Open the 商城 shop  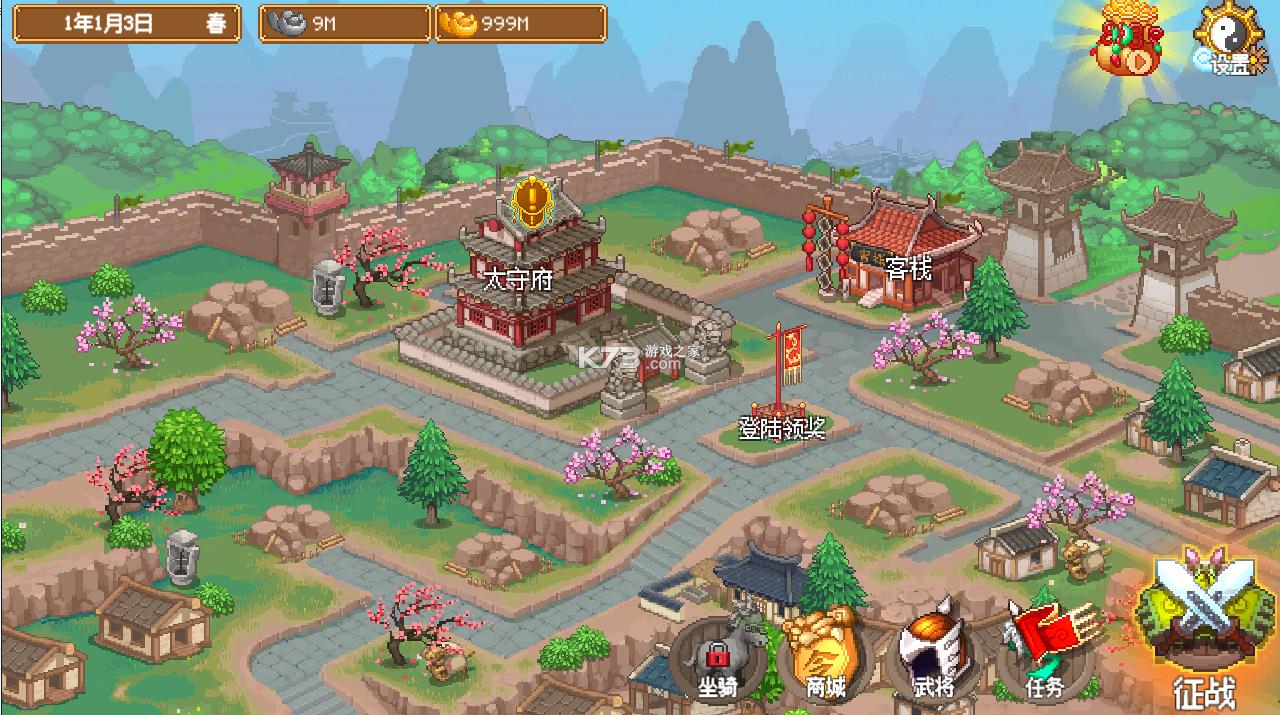(x=825, y=655)
